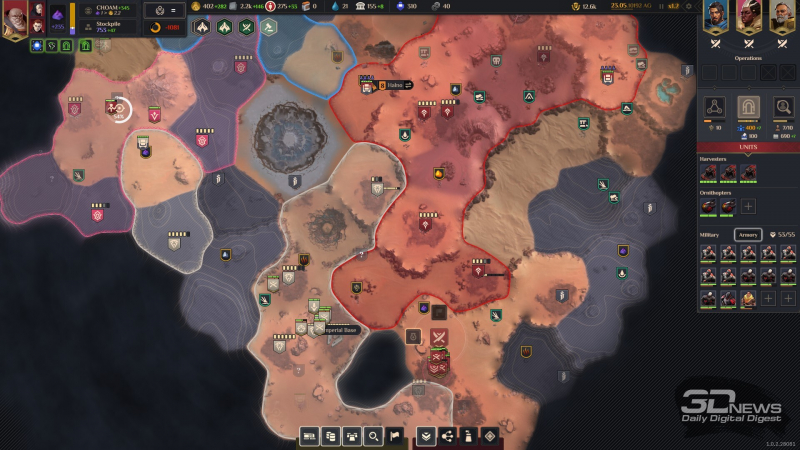Viewport: 800px width, 450px height.
Task: Click the double chevron rank button
Action: pyautogui.click(x=426, y=436)
